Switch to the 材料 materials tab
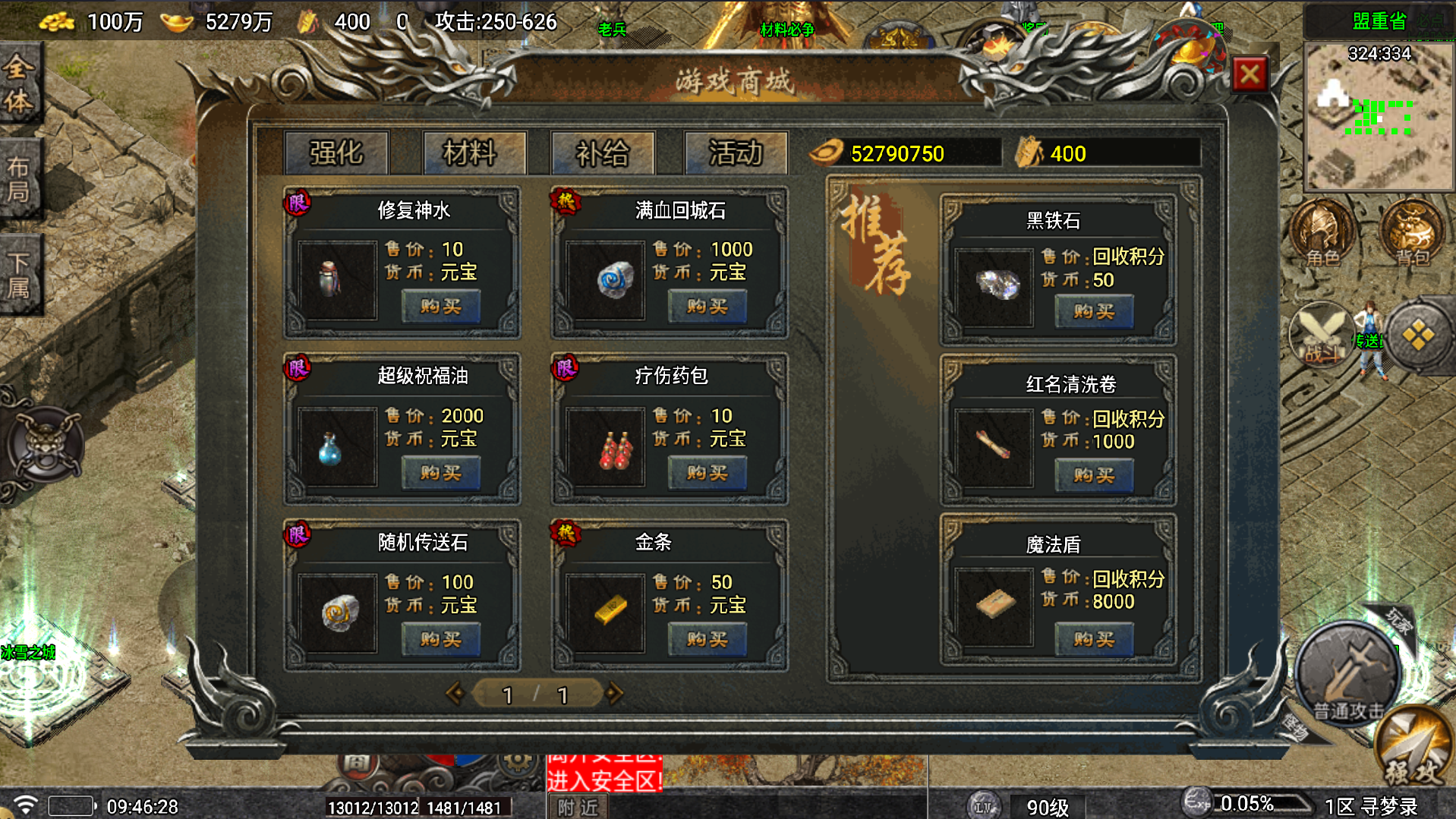This screenshot has width=1456, height=819. point(474,153)
